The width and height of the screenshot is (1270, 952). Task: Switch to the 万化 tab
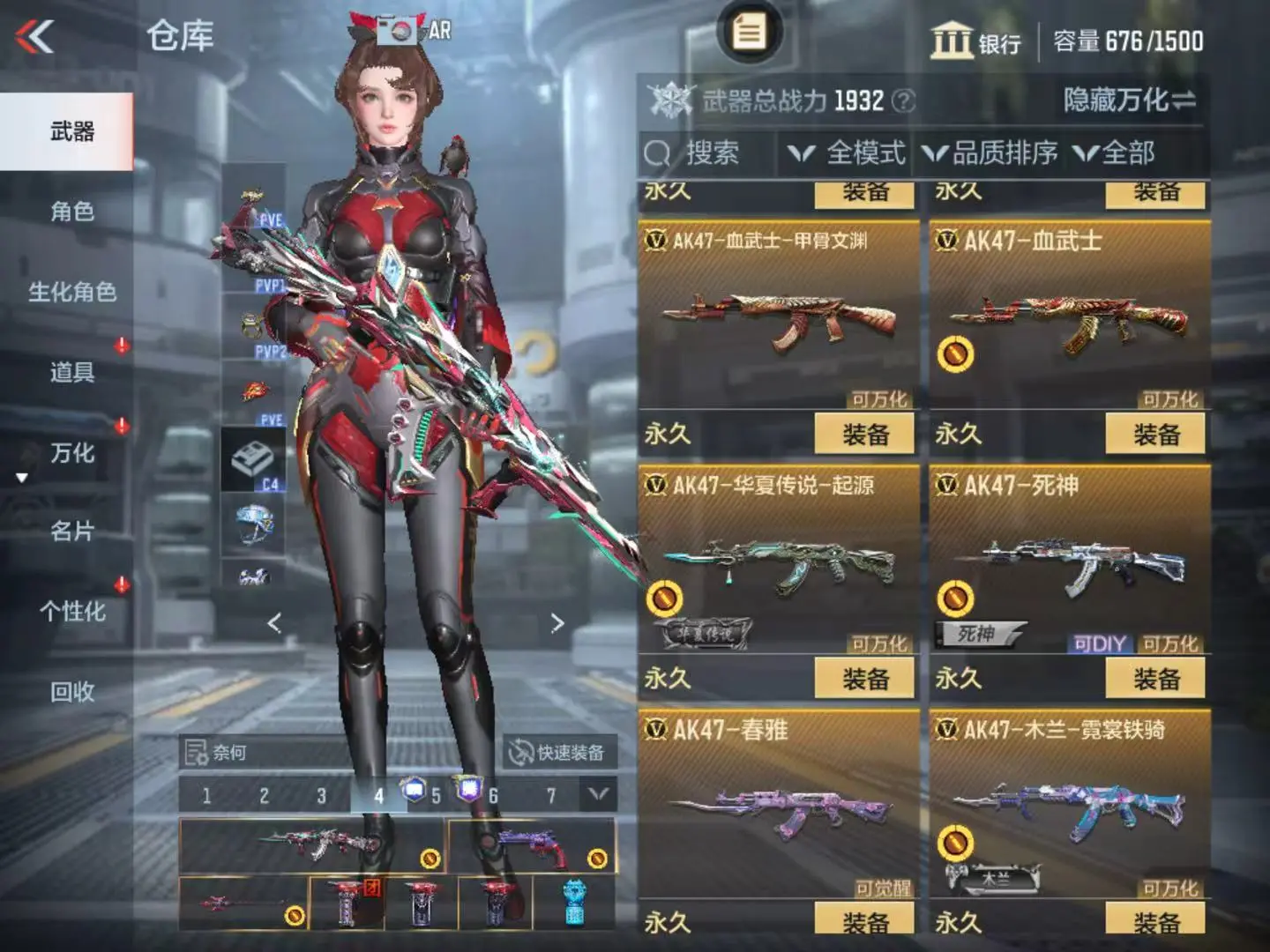(71, 453)
